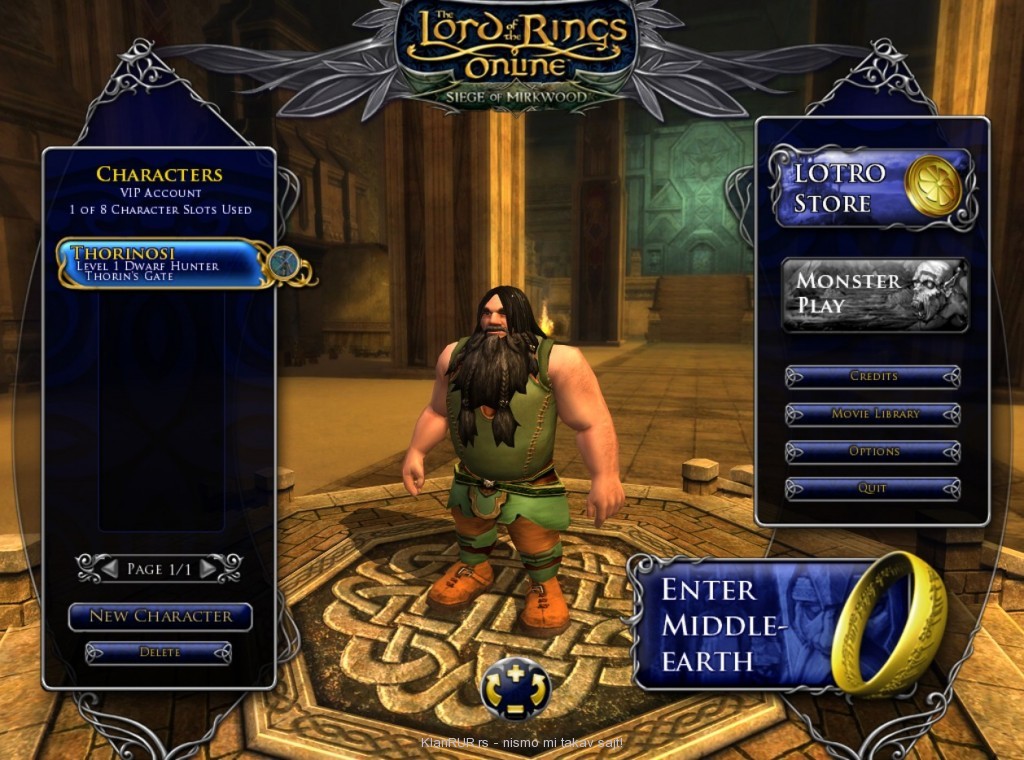
Task: Rotate the character with the left arrow
Action: pyautogui.click(x=493, y=692)
